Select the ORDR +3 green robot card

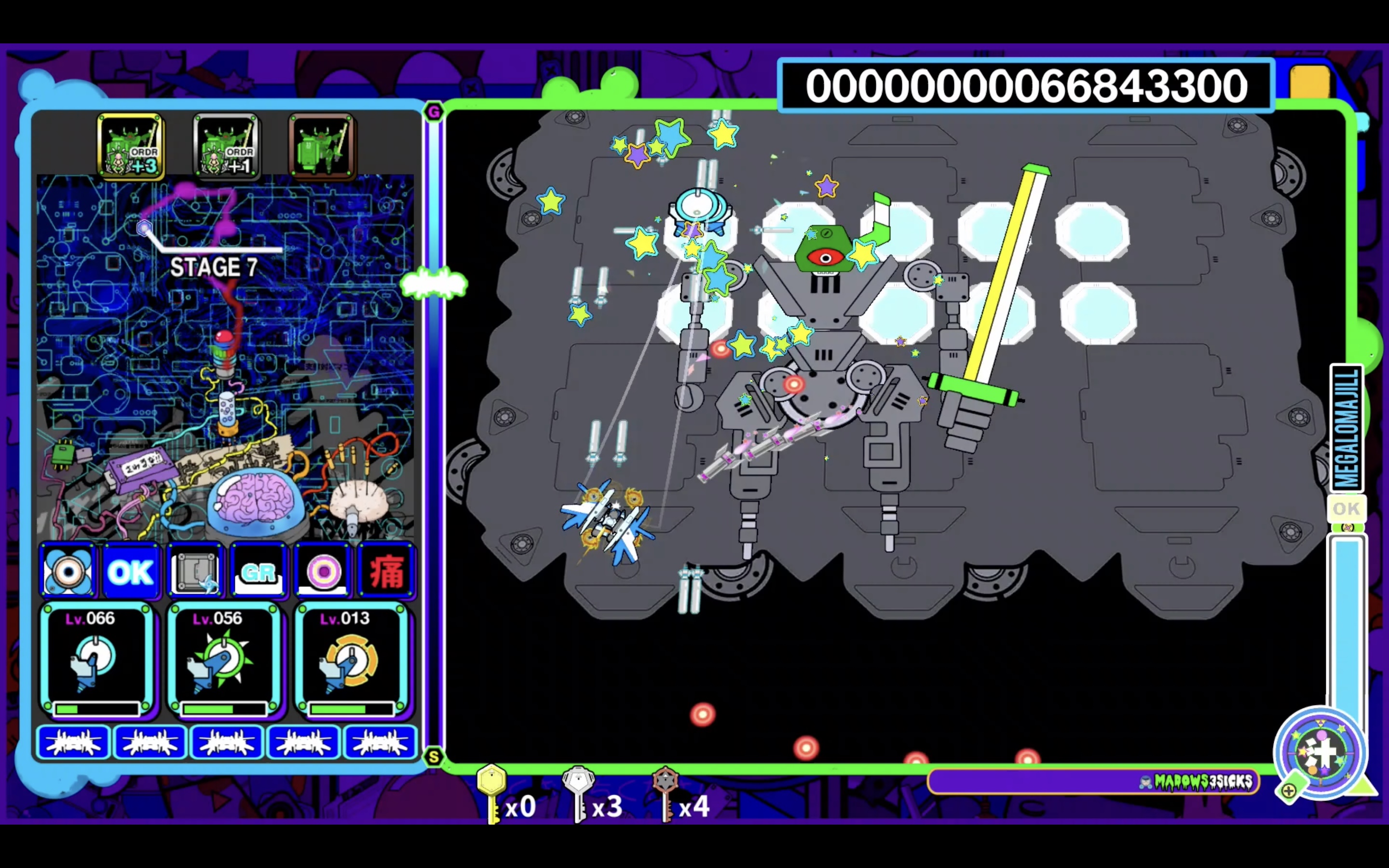coord(131,146)
